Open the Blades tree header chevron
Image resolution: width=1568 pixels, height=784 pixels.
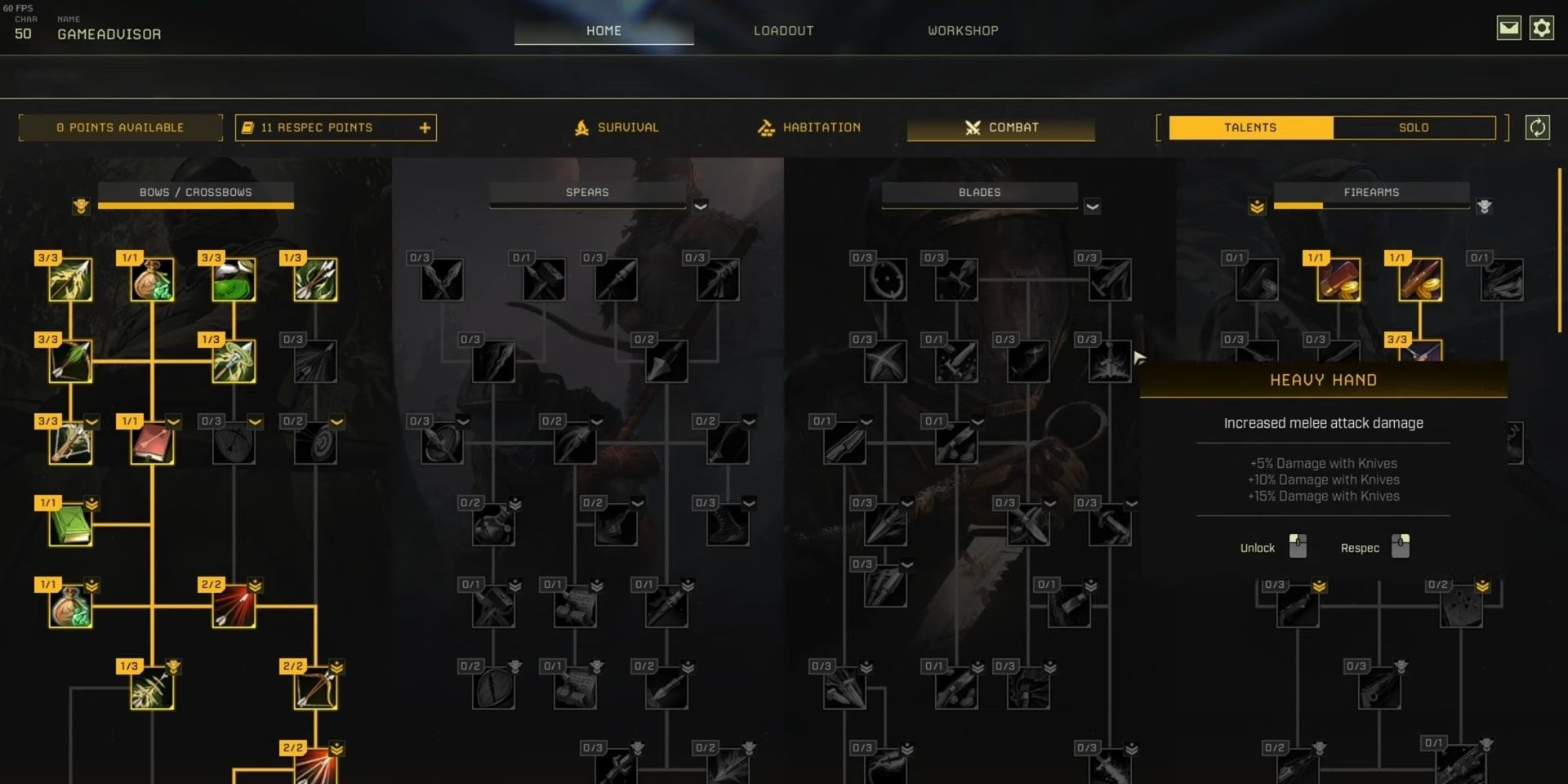tap(1093, 207)
